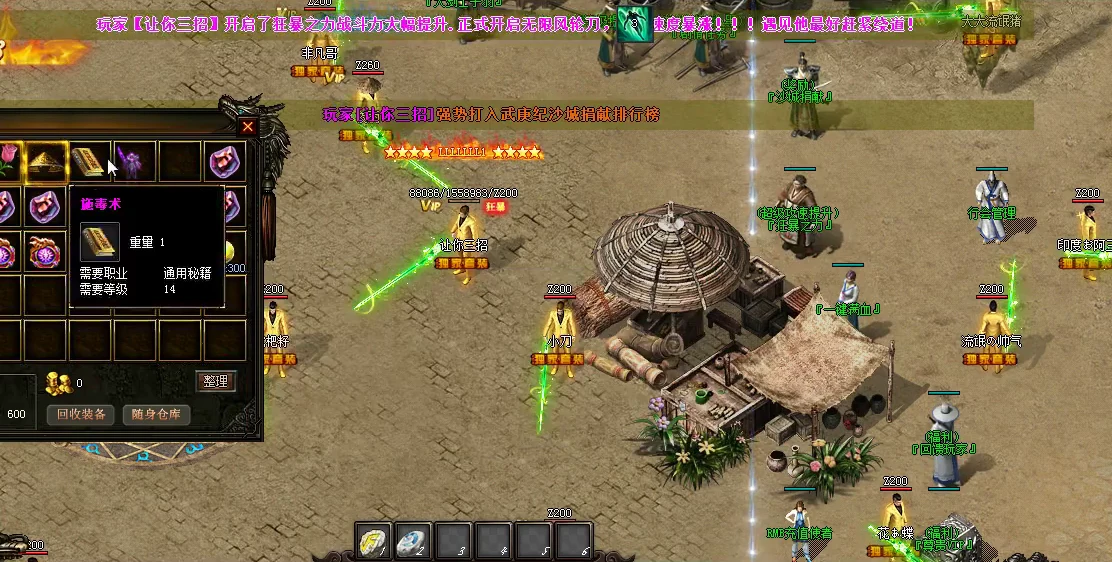Open 回收装备 equipment recycling
Viewport: 1112px width, 562px height.
[81, 414]
